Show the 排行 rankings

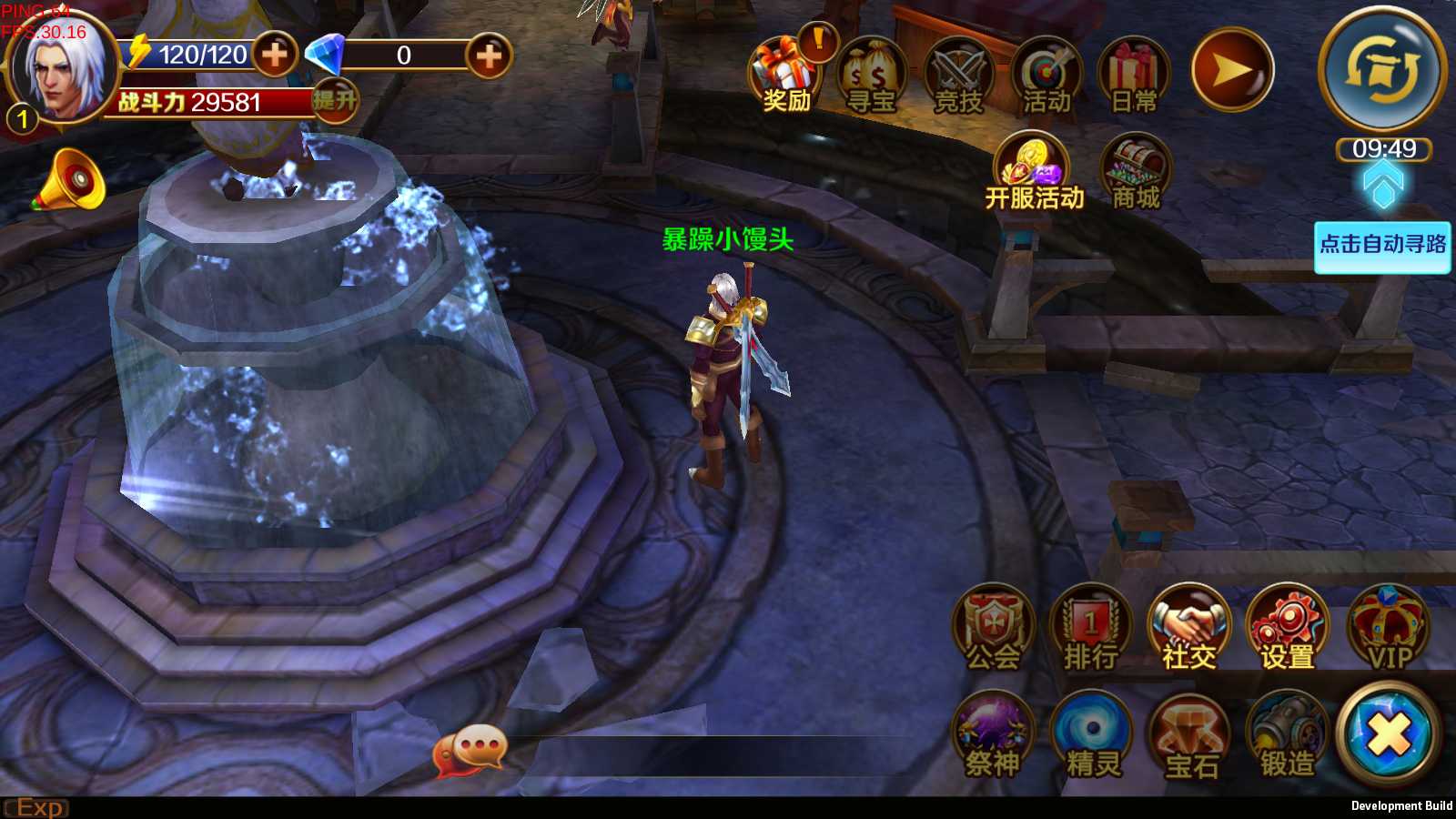1091,630
